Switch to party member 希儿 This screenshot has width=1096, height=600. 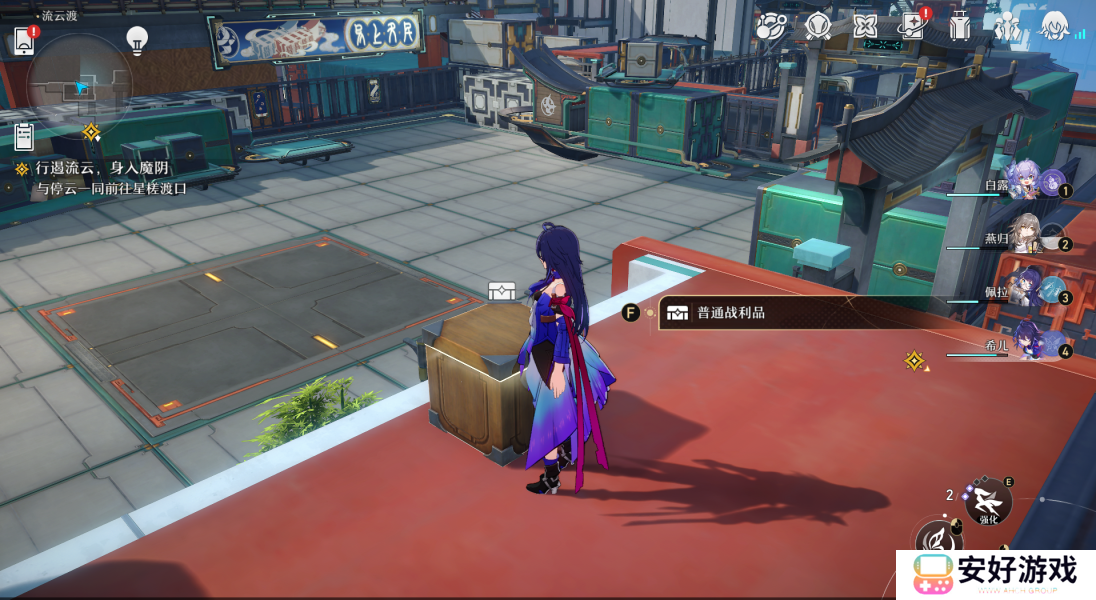point(1030,345)
